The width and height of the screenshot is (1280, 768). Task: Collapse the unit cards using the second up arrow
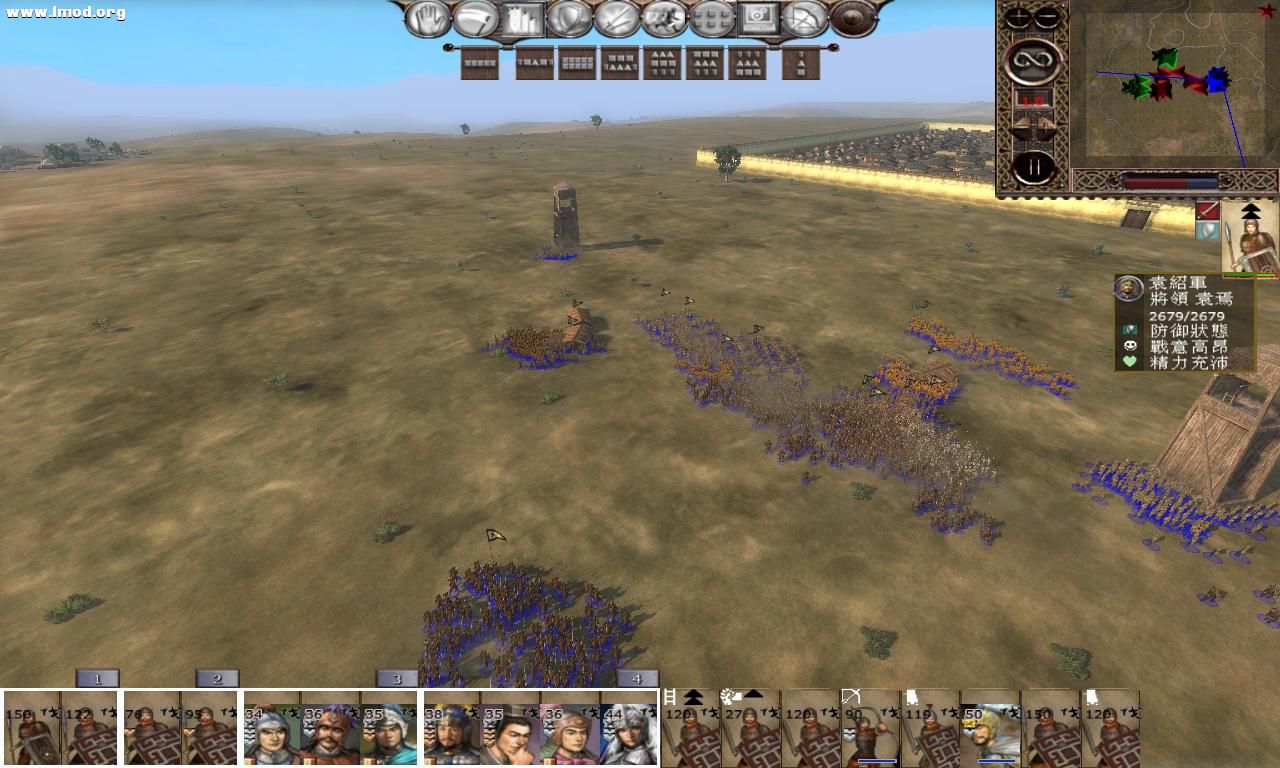[752, 694]
